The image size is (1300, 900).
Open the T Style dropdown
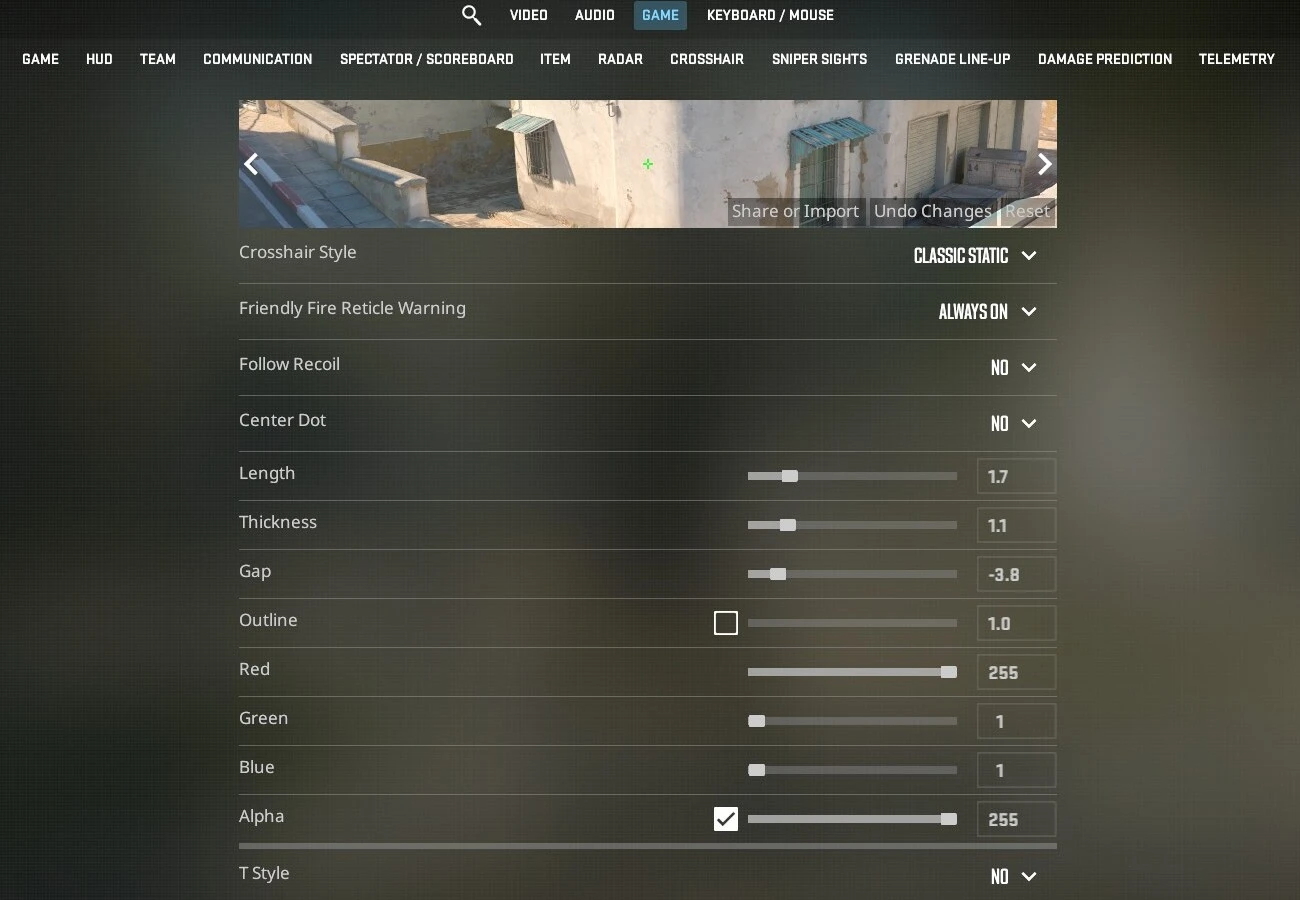[x=1013, y=877]
